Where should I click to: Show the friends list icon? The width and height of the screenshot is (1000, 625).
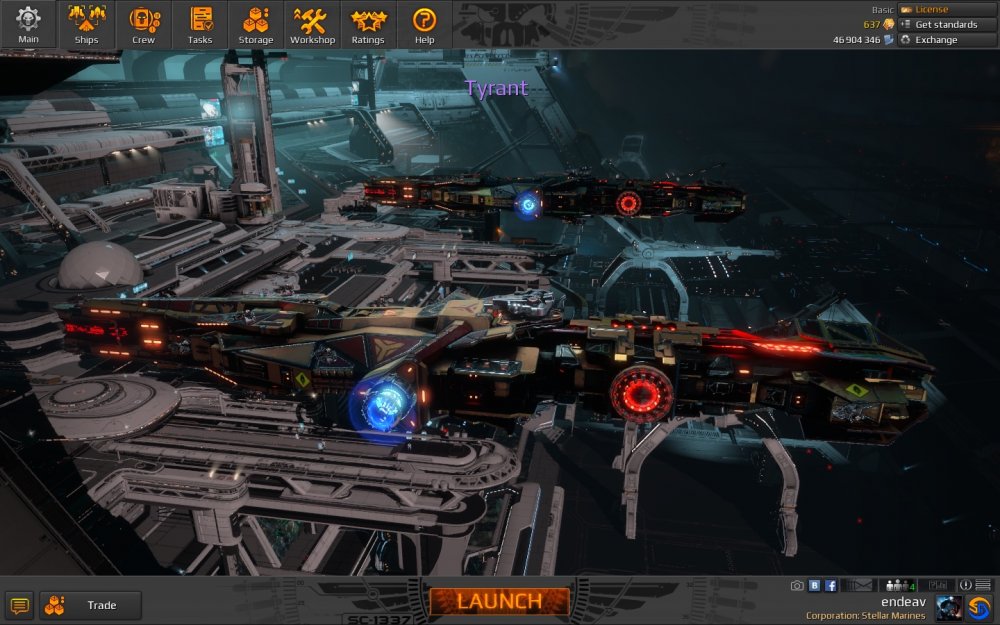click(900, 585)
